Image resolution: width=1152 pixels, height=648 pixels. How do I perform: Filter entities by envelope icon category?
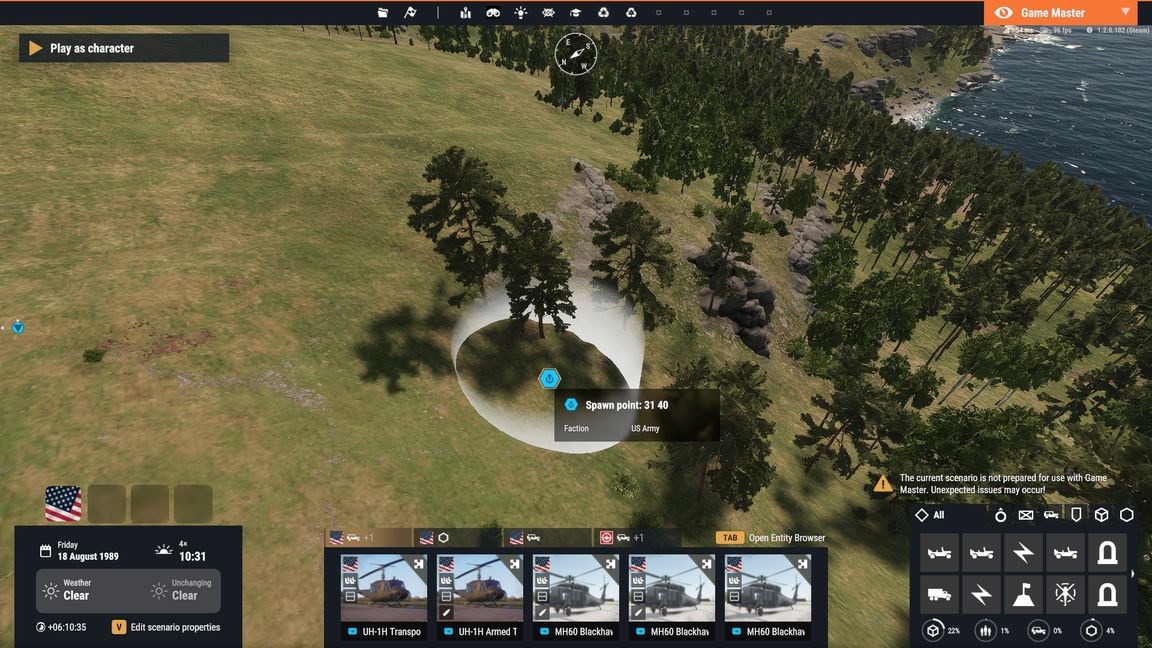(1025, 515)
